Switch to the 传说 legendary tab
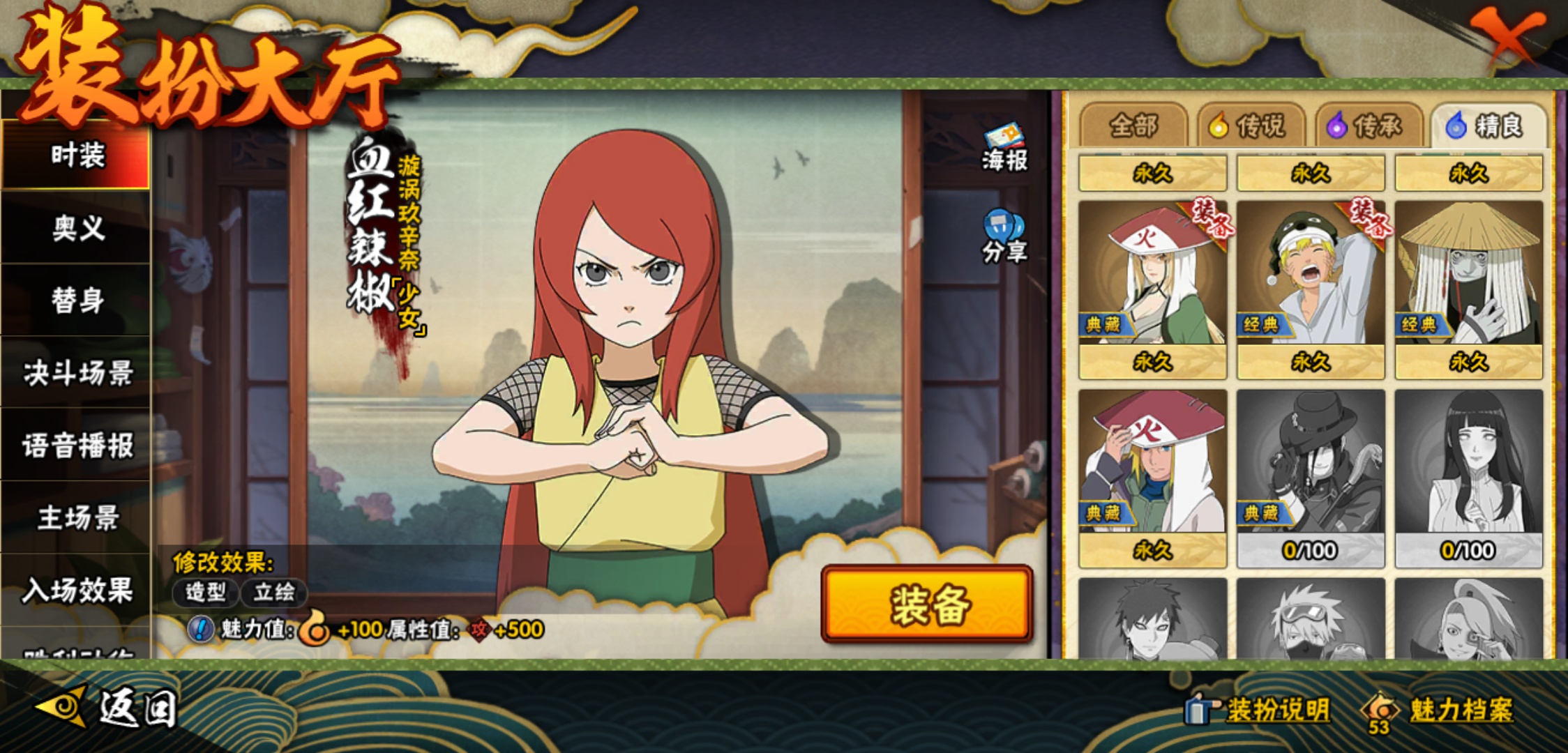 pos(1251,126)
